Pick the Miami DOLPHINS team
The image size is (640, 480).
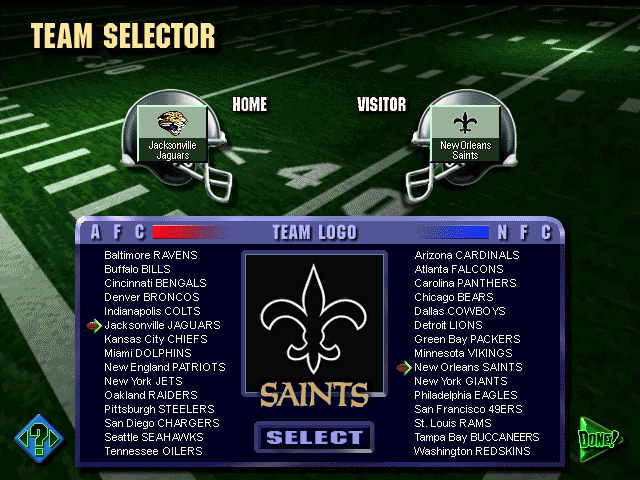click(148, 353)
